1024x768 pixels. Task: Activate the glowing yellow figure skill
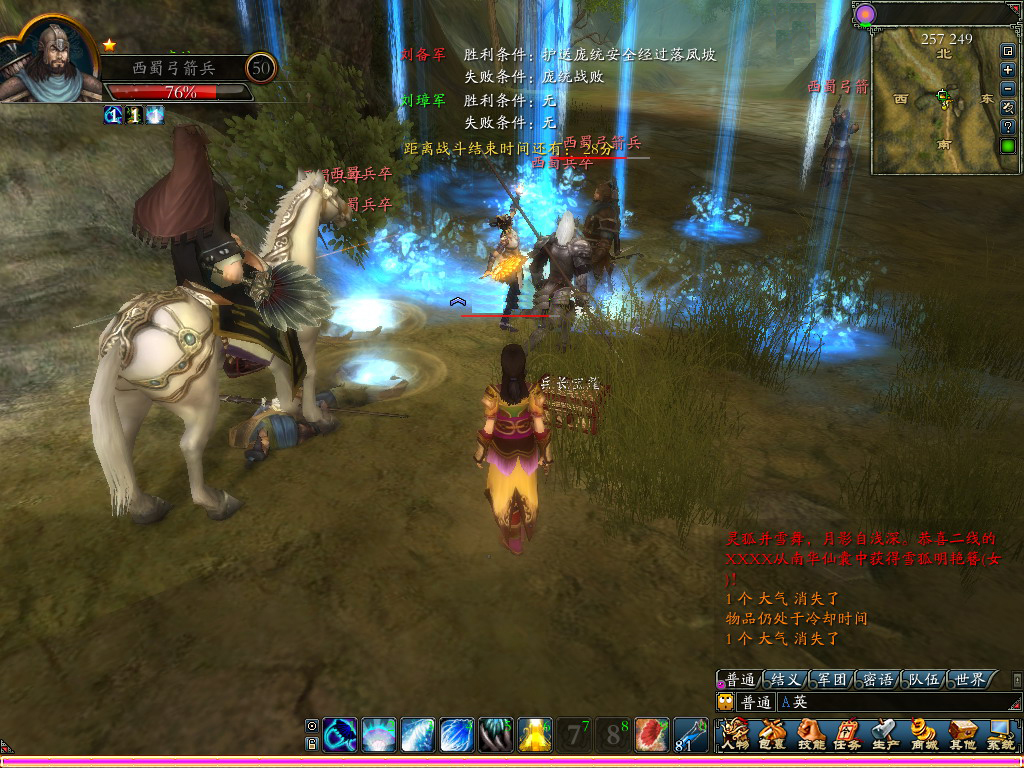coord(535,735)
